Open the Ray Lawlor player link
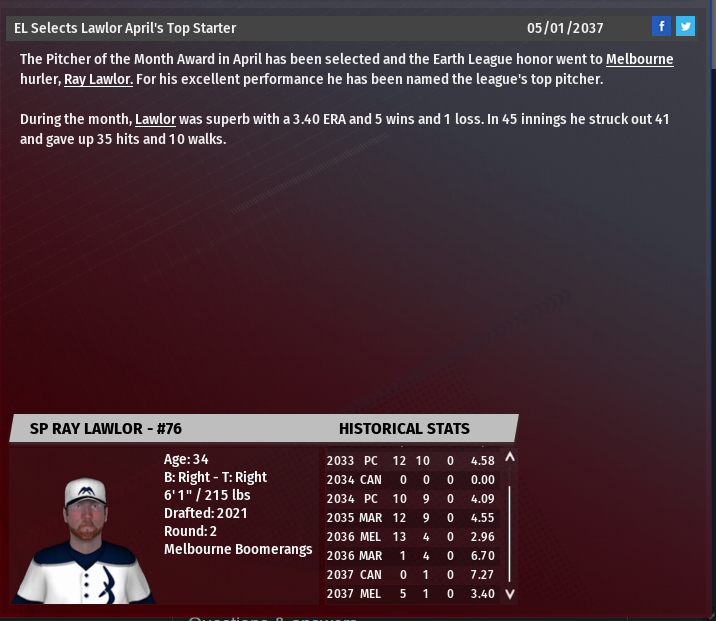Viewport: 716px width, 621px height. [98, 79]
